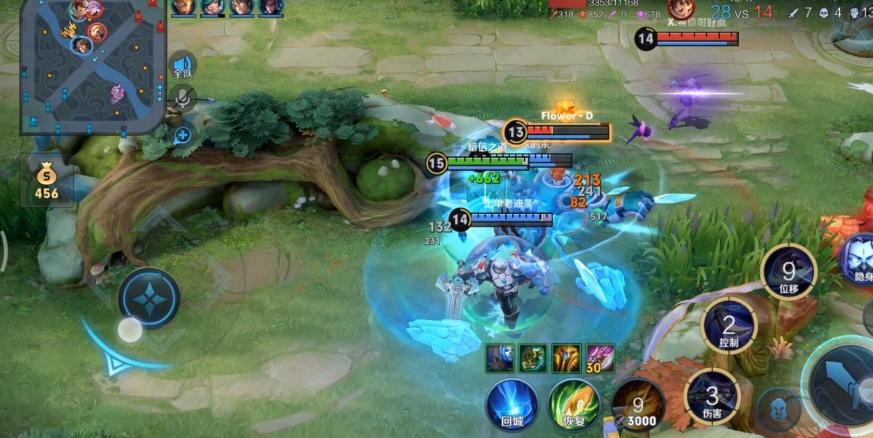The height and width of the screenshot is (438, 873).
Task: Tap the virtual movement joystick
Action: (x=149, y=298)
